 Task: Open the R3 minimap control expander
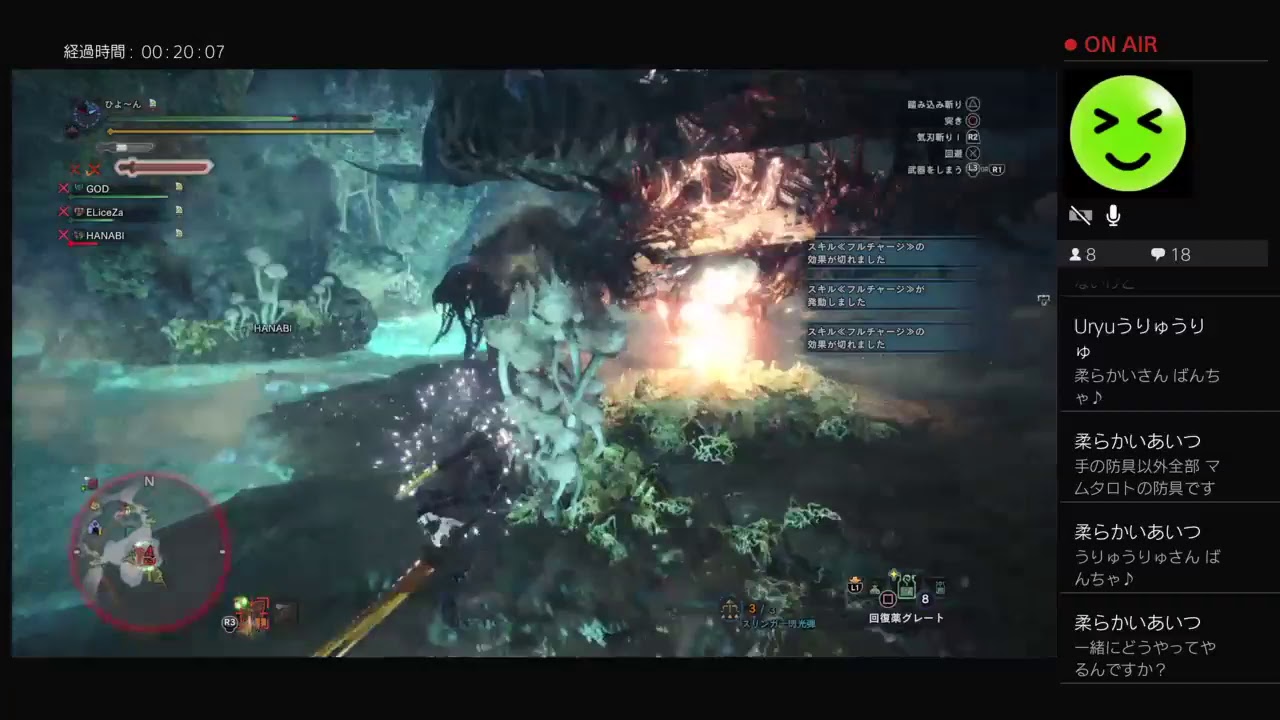coord(228,621)
